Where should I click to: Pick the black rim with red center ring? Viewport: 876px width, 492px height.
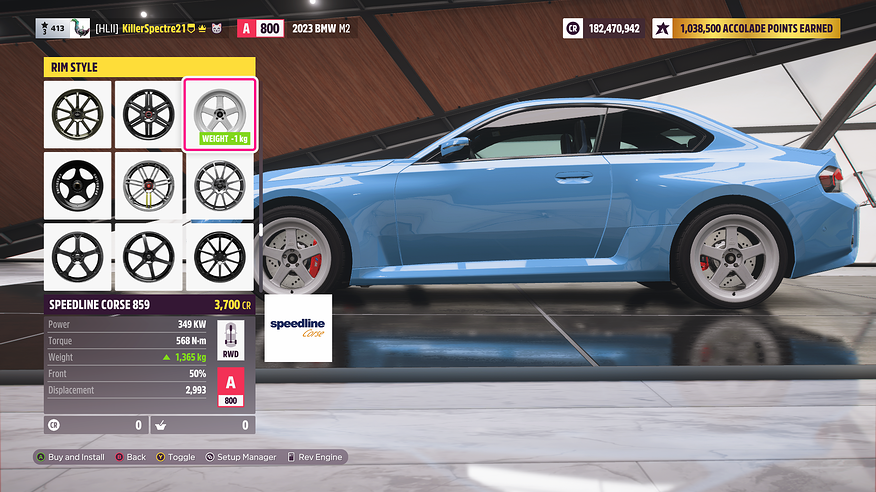point(148,114)
